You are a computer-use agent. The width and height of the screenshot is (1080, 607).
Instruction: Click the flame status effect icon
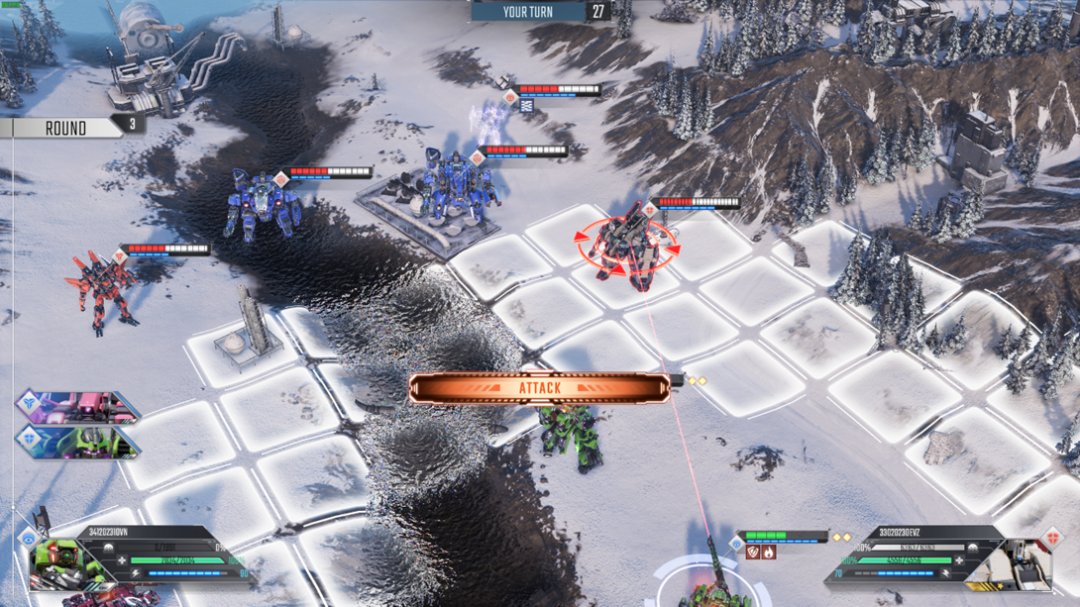tap(768, 551)
